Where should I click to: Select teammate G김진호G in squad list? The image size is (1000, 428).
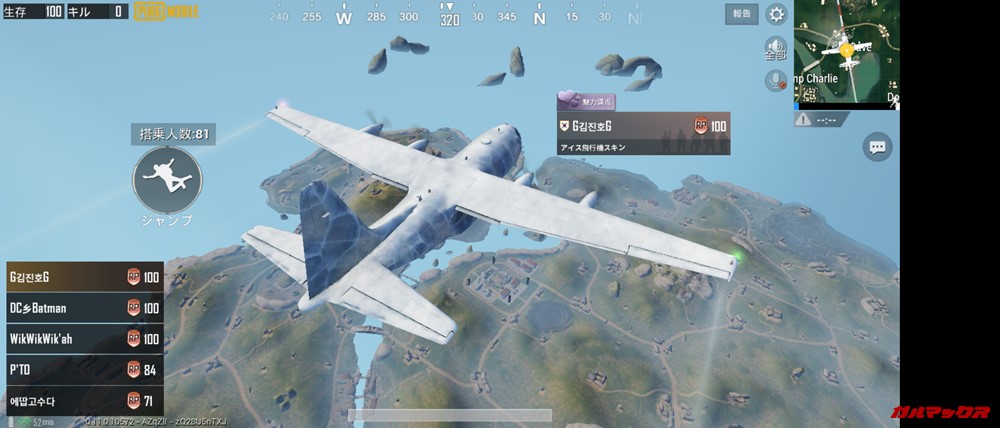[x=75, y=277]
